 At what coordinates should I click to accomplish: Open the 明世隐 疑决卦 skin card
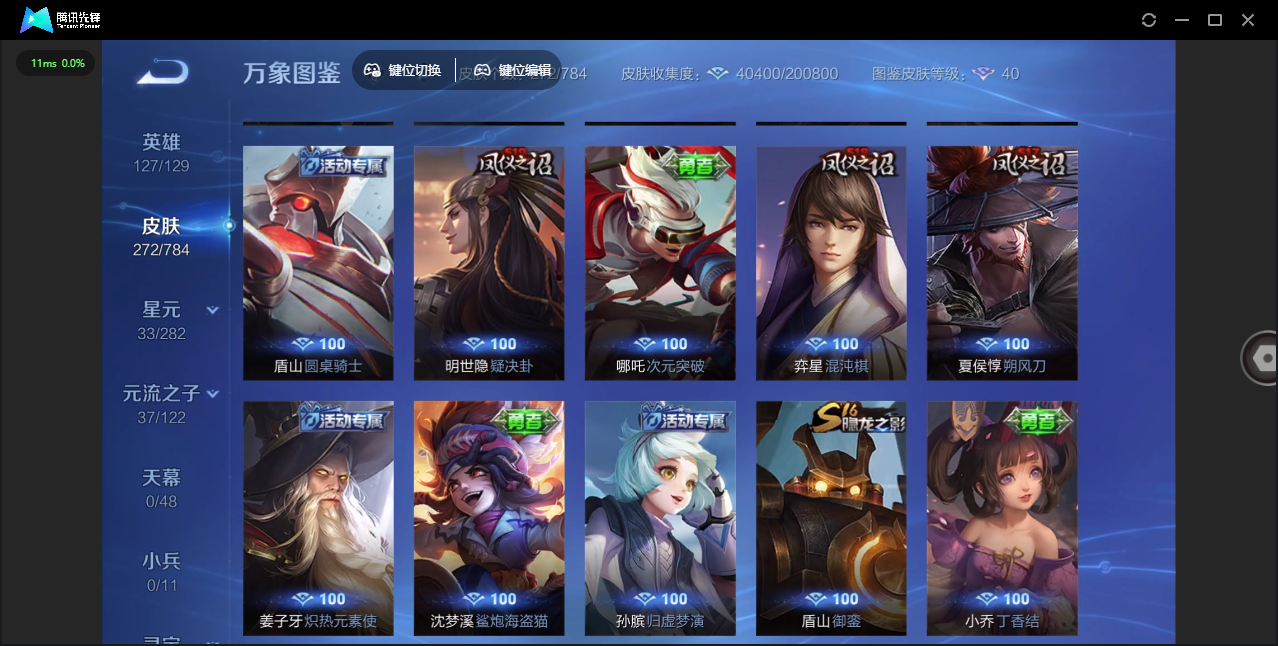489,263
